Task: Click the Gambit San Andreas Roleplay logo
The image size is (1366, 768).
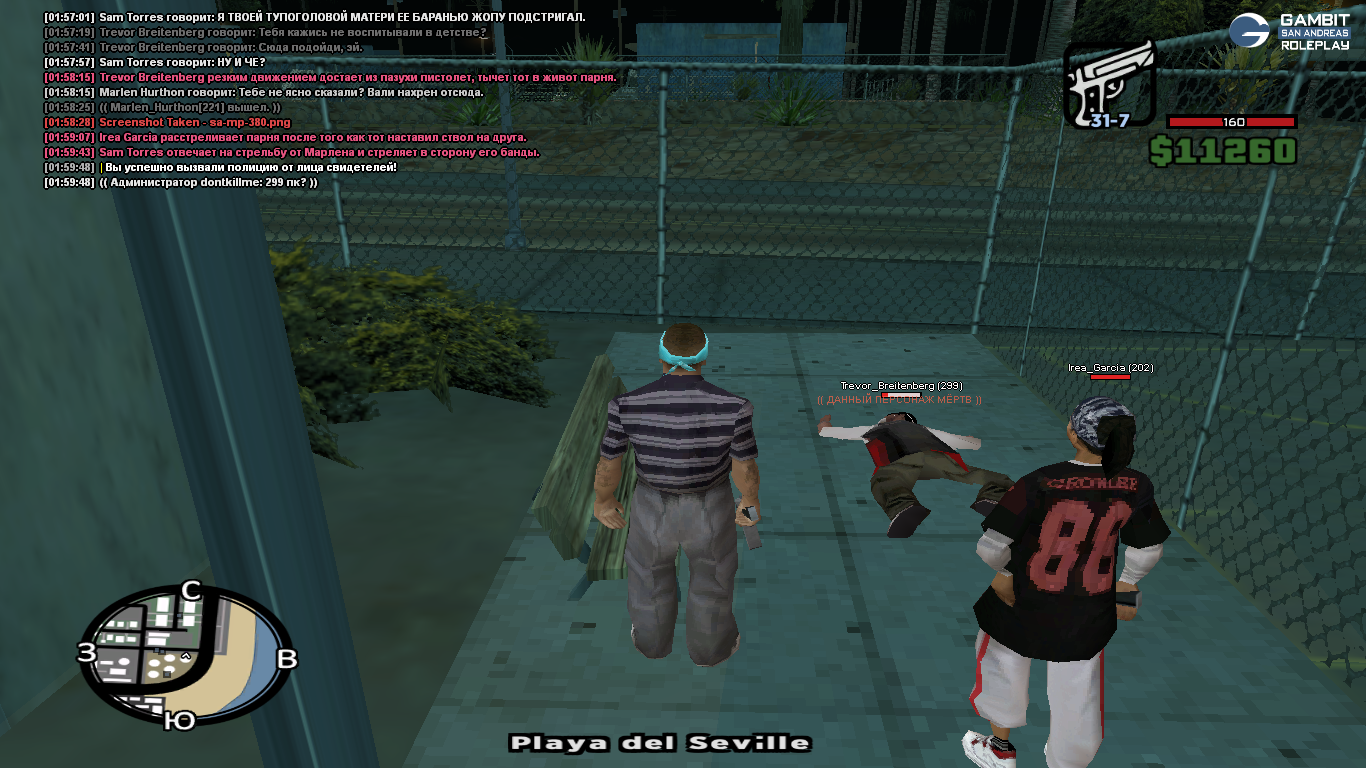Action: (1289, 32)
